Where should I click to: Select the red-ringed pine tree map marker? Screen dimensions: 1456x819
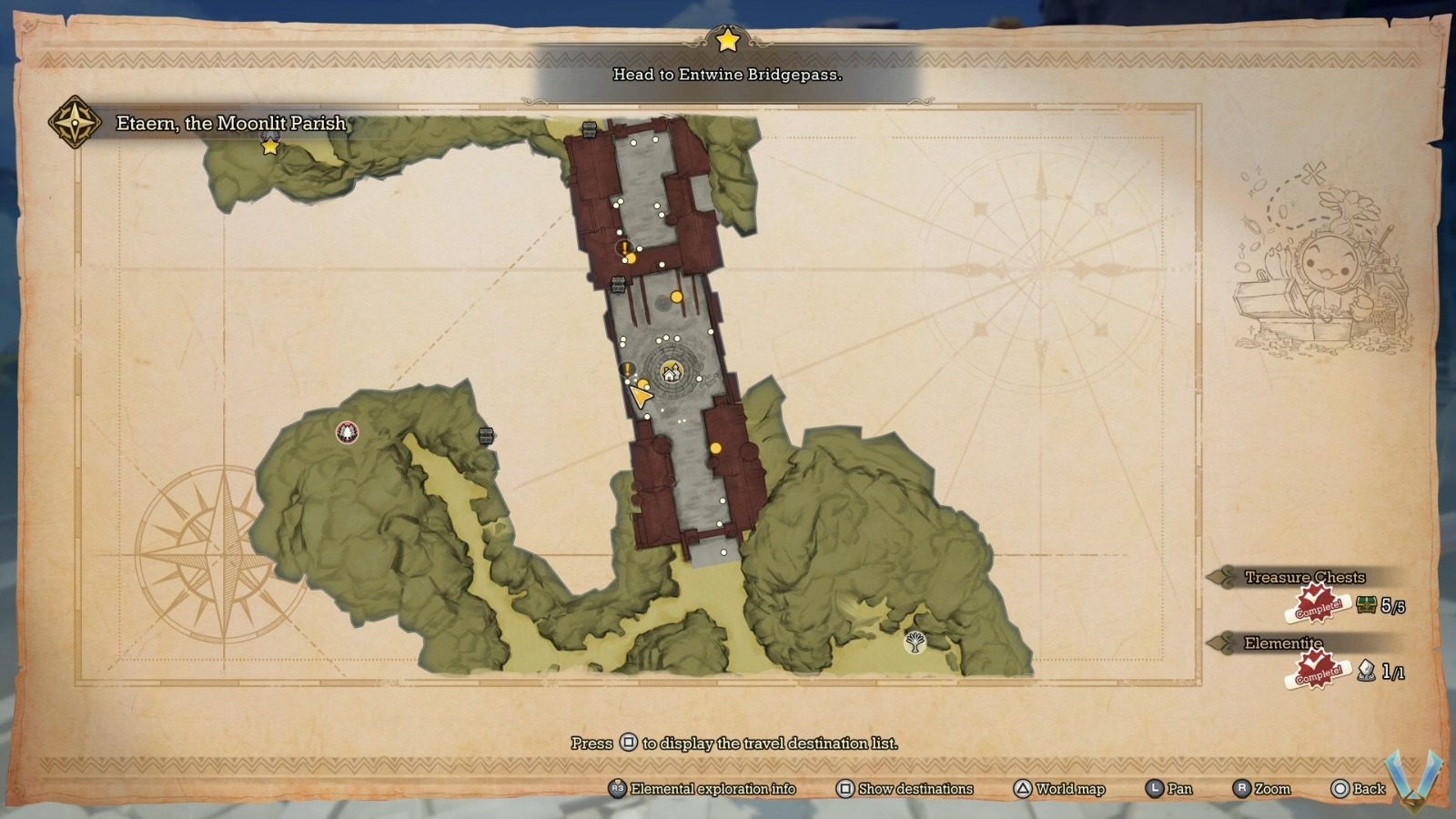[x=347, y=432]
